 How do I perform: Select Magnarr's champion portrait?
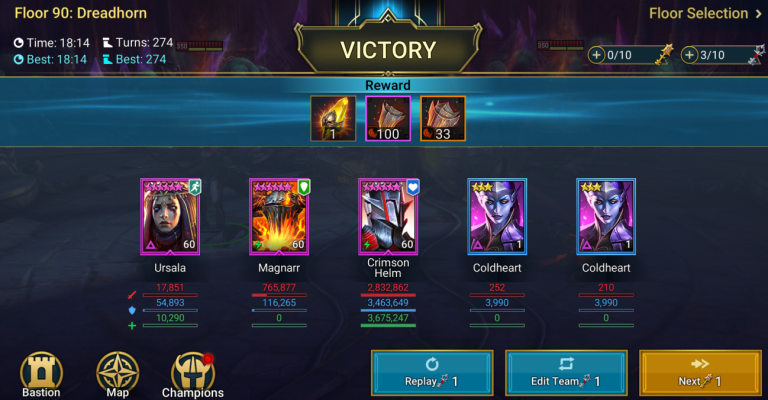point(279,216)
